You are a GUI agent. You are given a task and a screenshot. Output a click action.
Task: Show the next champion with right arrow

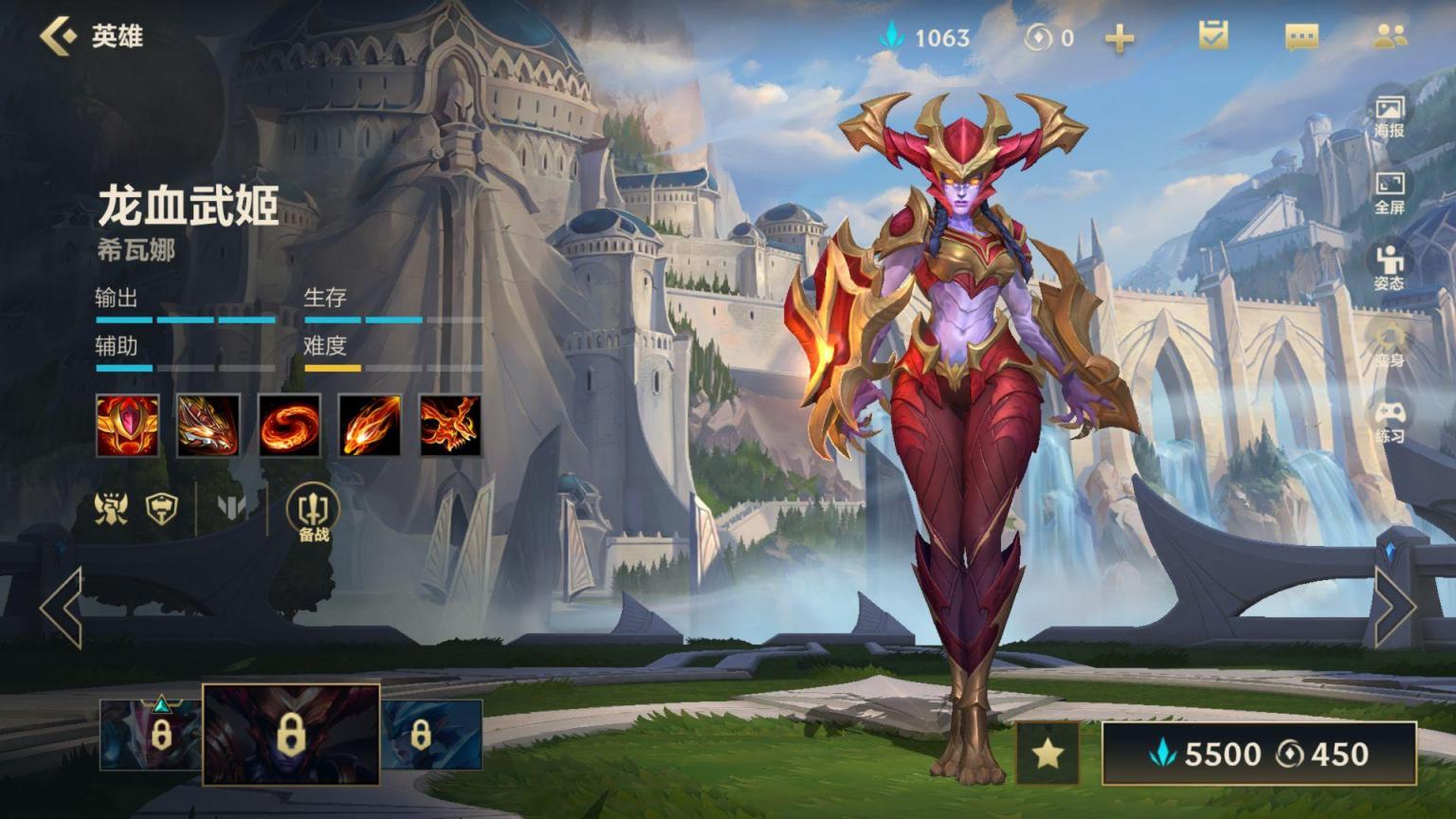pyautogui.click(x=1394, y=608)
